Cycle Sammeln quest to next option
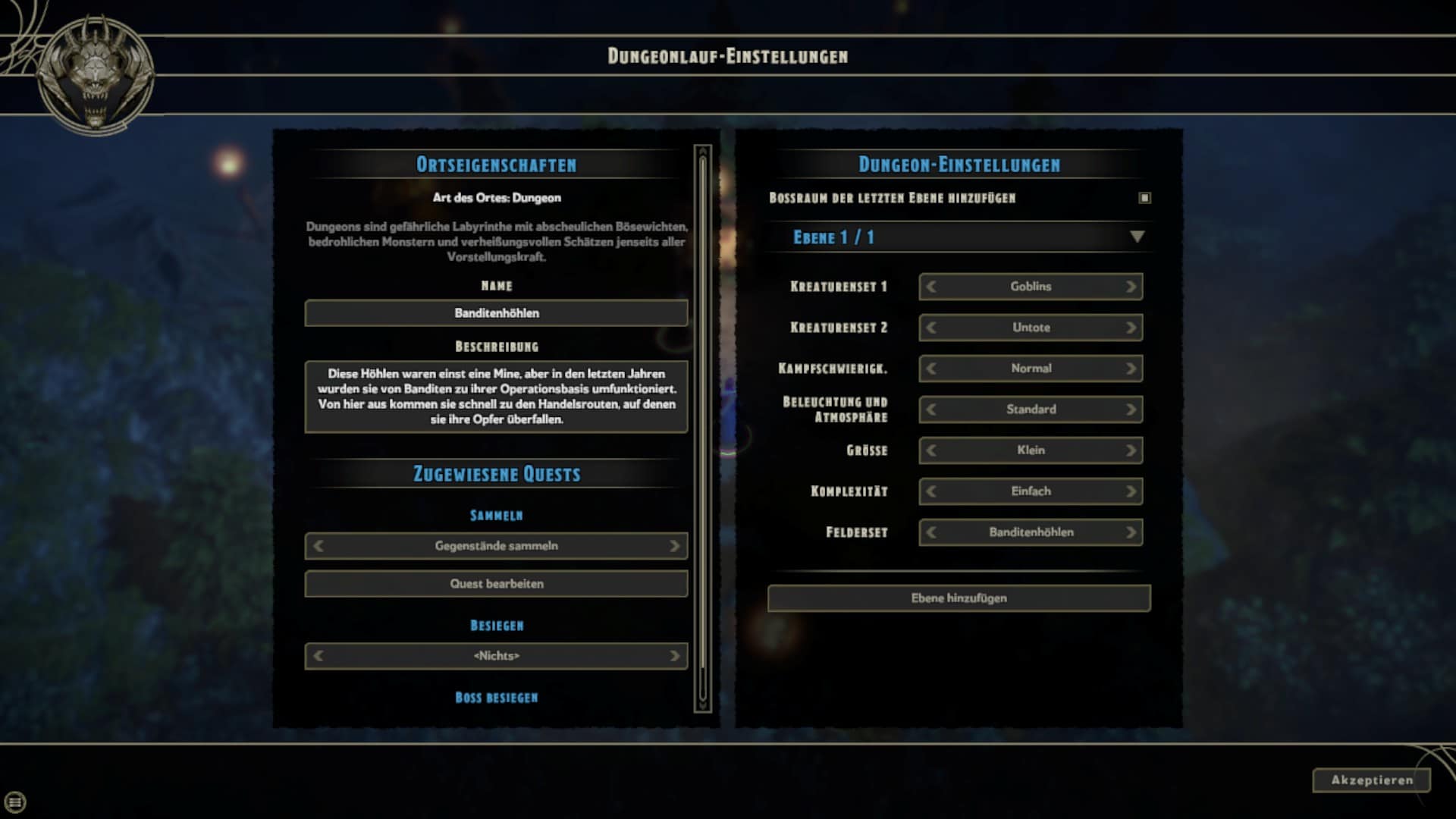This screenshot has height=819, width=1456. [x=674, y=546]
